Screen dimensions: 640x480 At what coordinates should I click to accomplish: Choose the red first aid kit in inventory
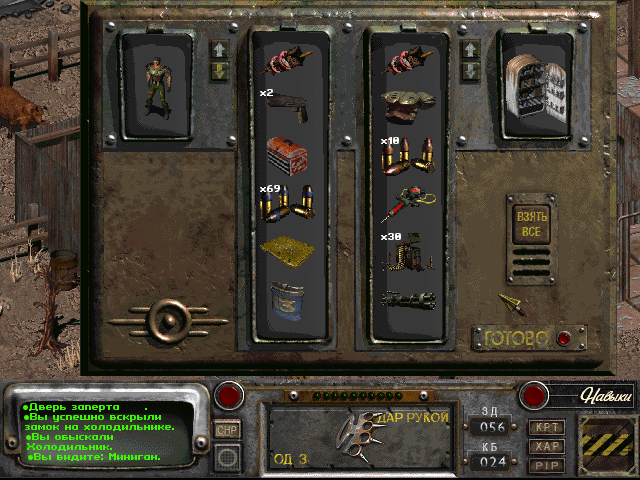[x=288, y=154]
